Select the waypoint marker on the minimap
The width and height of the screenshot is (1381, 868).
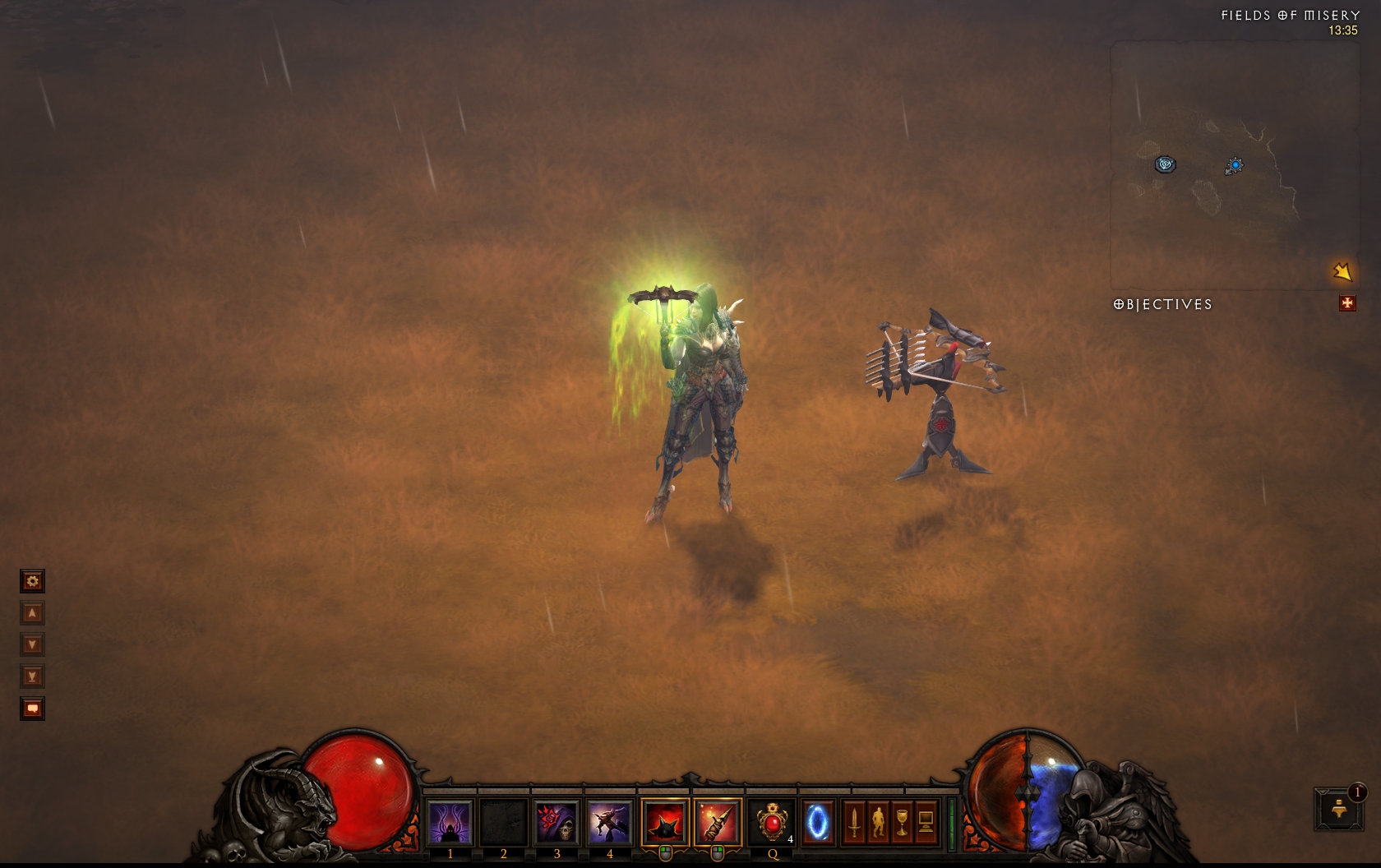coord(1165,164)
